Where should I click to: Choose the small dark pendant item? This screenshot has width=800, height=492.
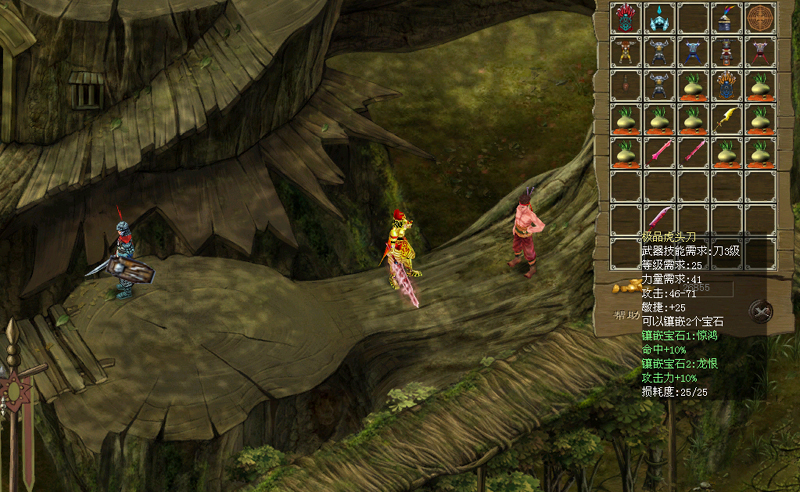coord(627,84)
